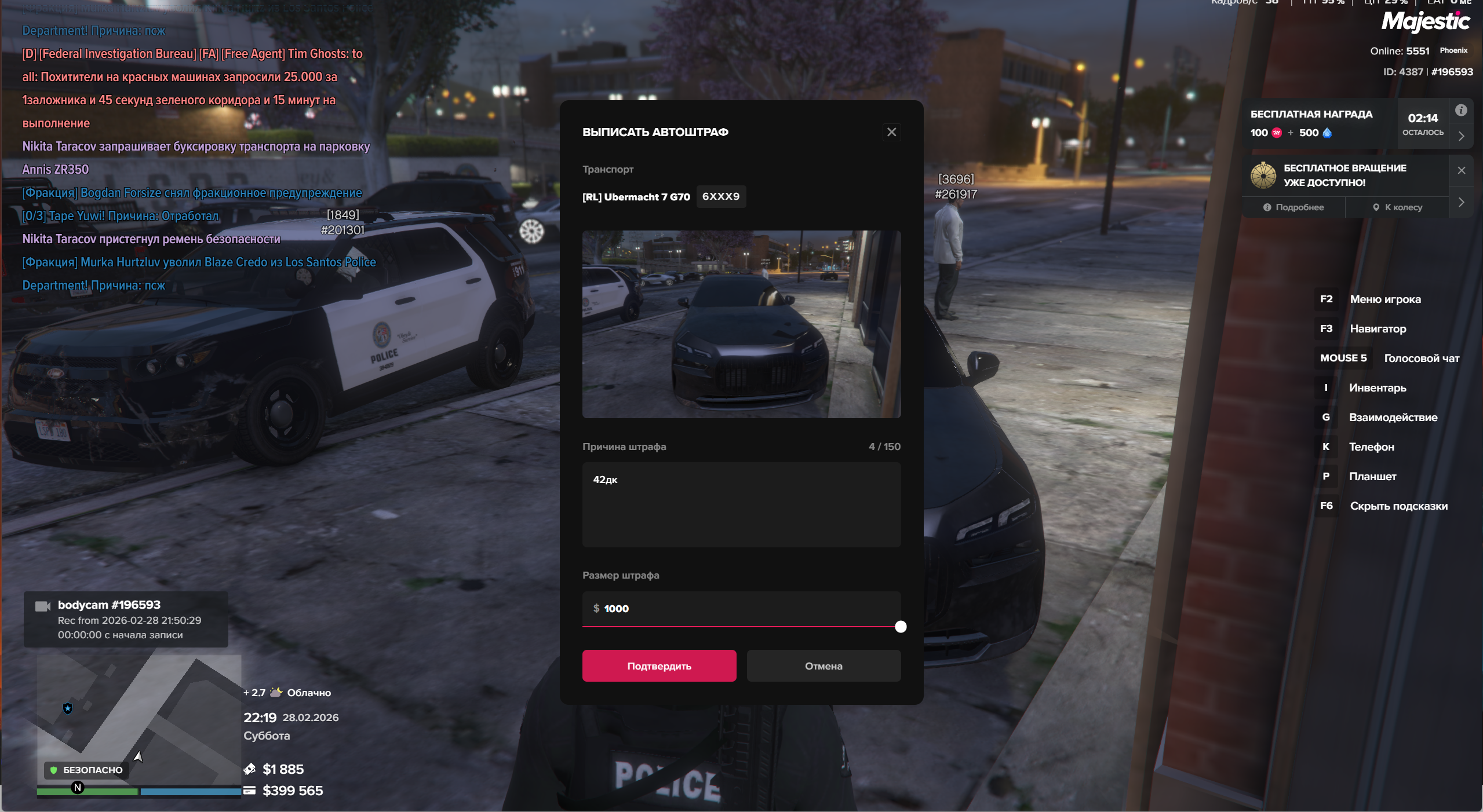The image size is (1483, 812).
Task: Click the fine reason text field
Action: [x=741, y=504]
